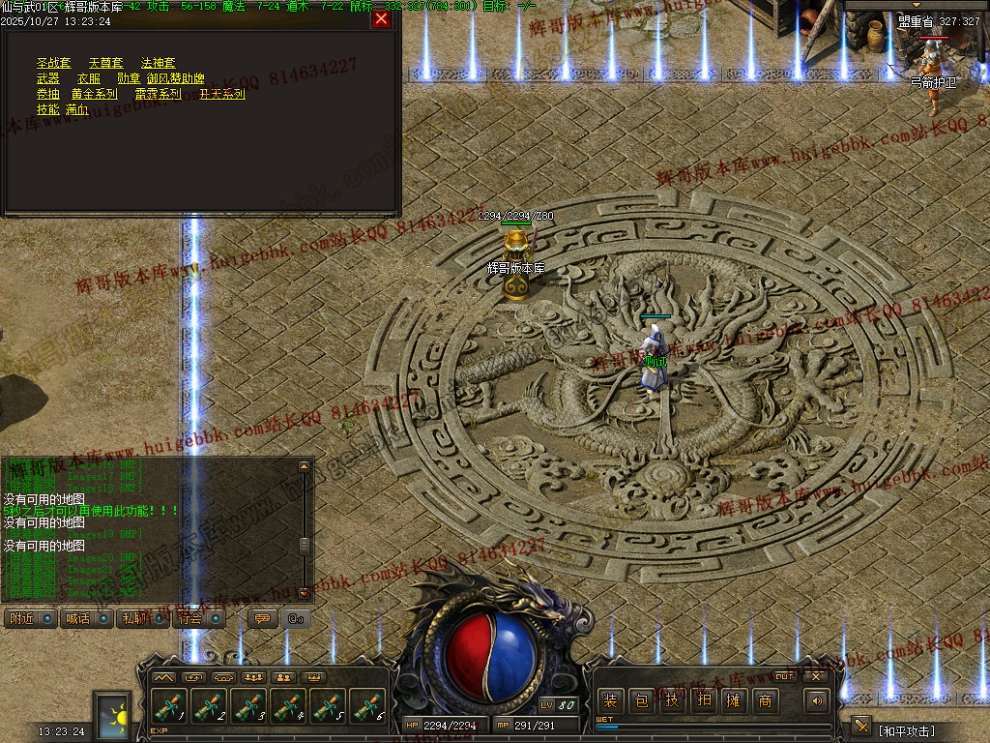The height and width of the screenshot is (743, 990).
Task: Choose the 黄金系列 link
Action: (94, 94)
